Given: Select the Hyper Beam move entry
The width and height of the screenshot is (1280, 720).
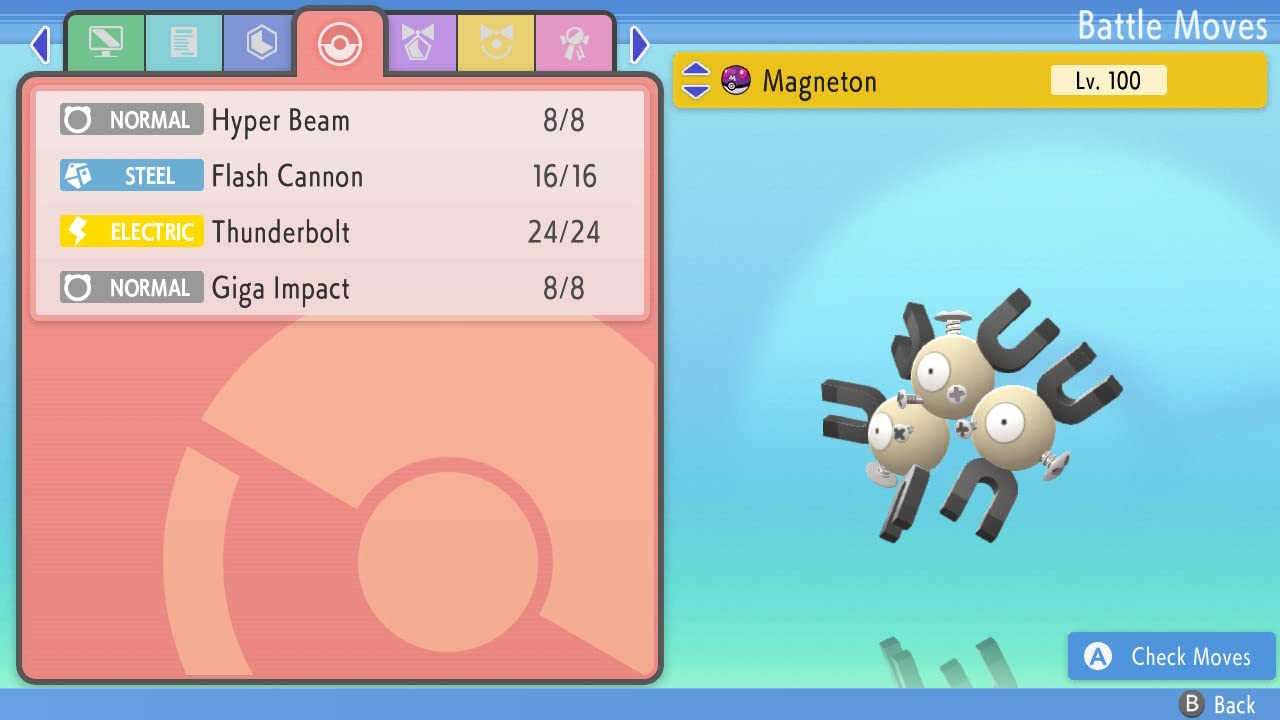Looking at the screenshot, I should pyautogui.click(x=340, y=120).
